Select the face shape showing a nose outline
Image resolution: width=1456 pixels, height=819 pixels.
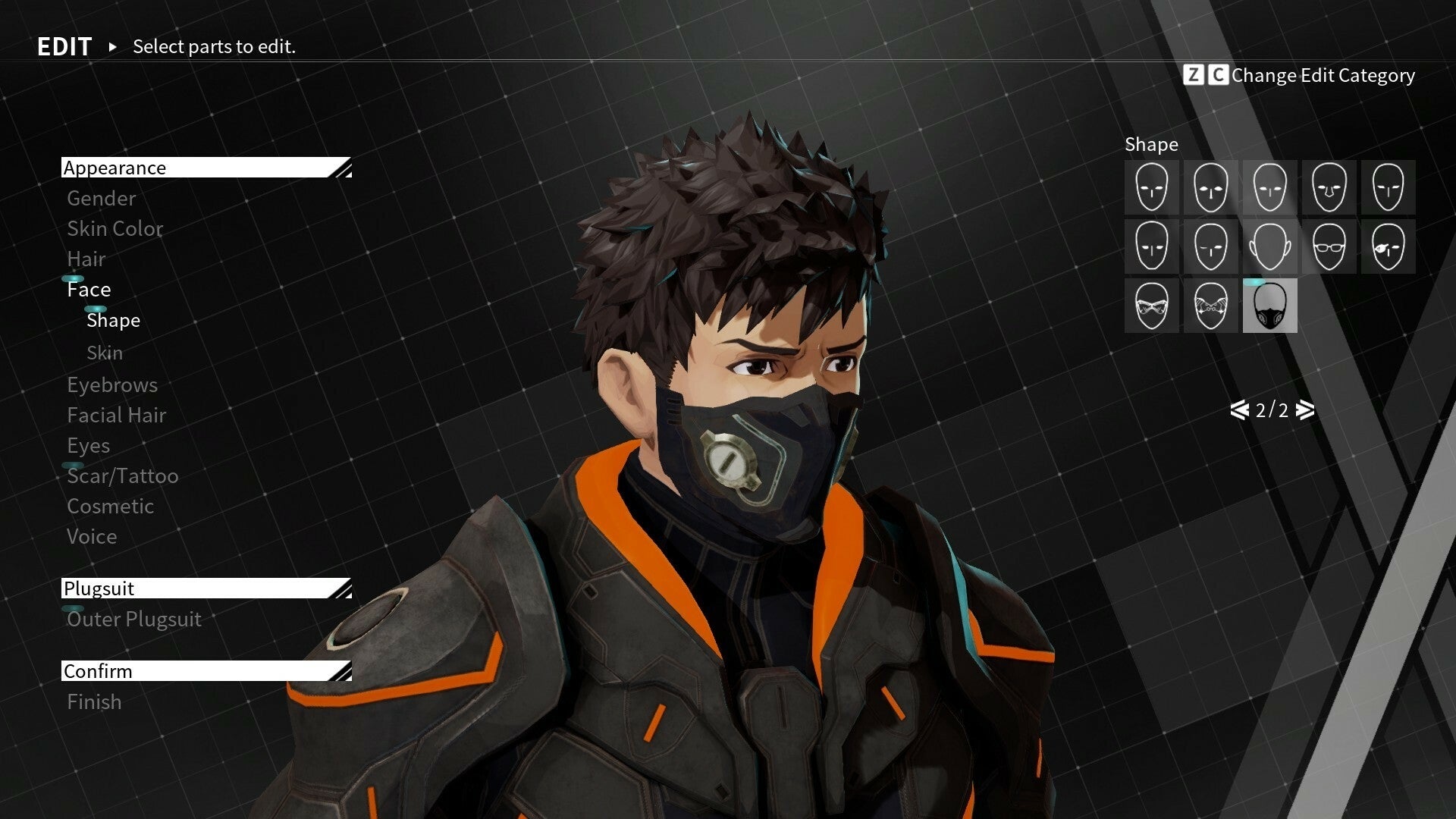1329,187
